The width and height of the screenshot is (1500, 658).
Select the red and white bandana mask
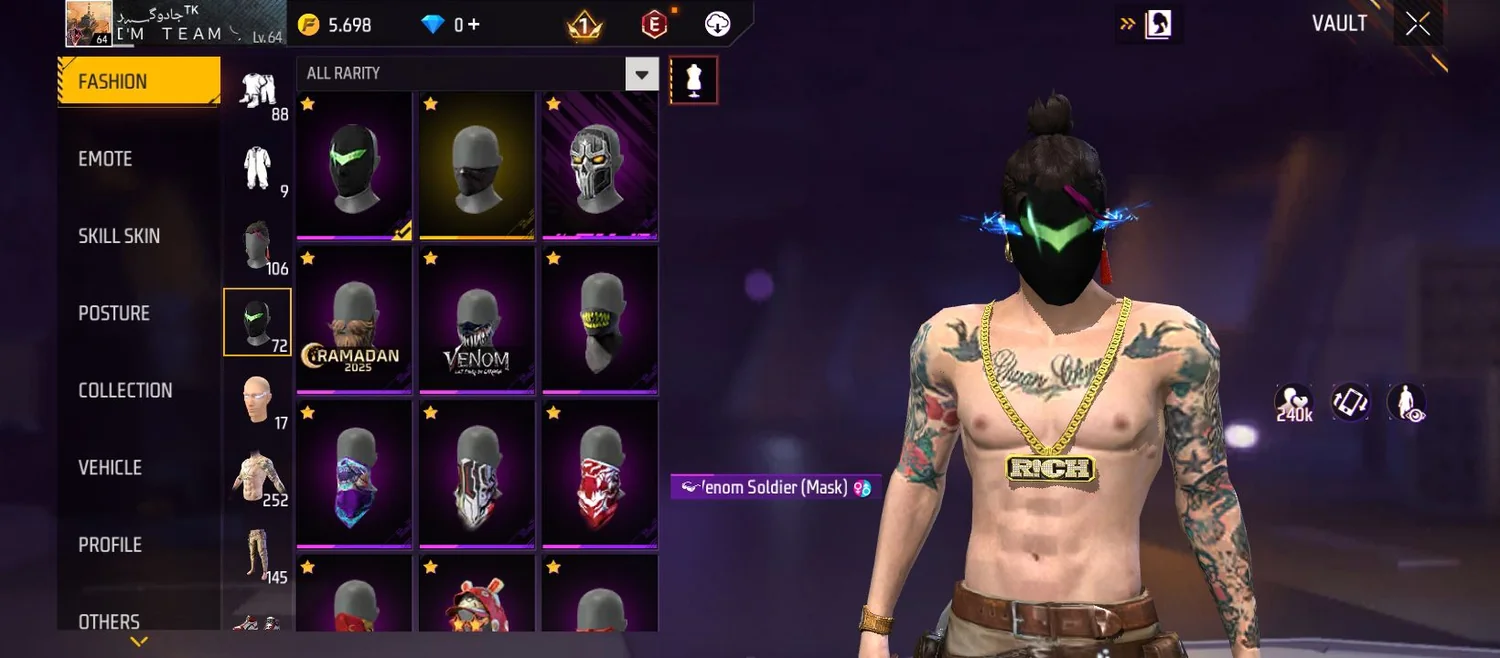pyautogui.click(x=600, y=474)
